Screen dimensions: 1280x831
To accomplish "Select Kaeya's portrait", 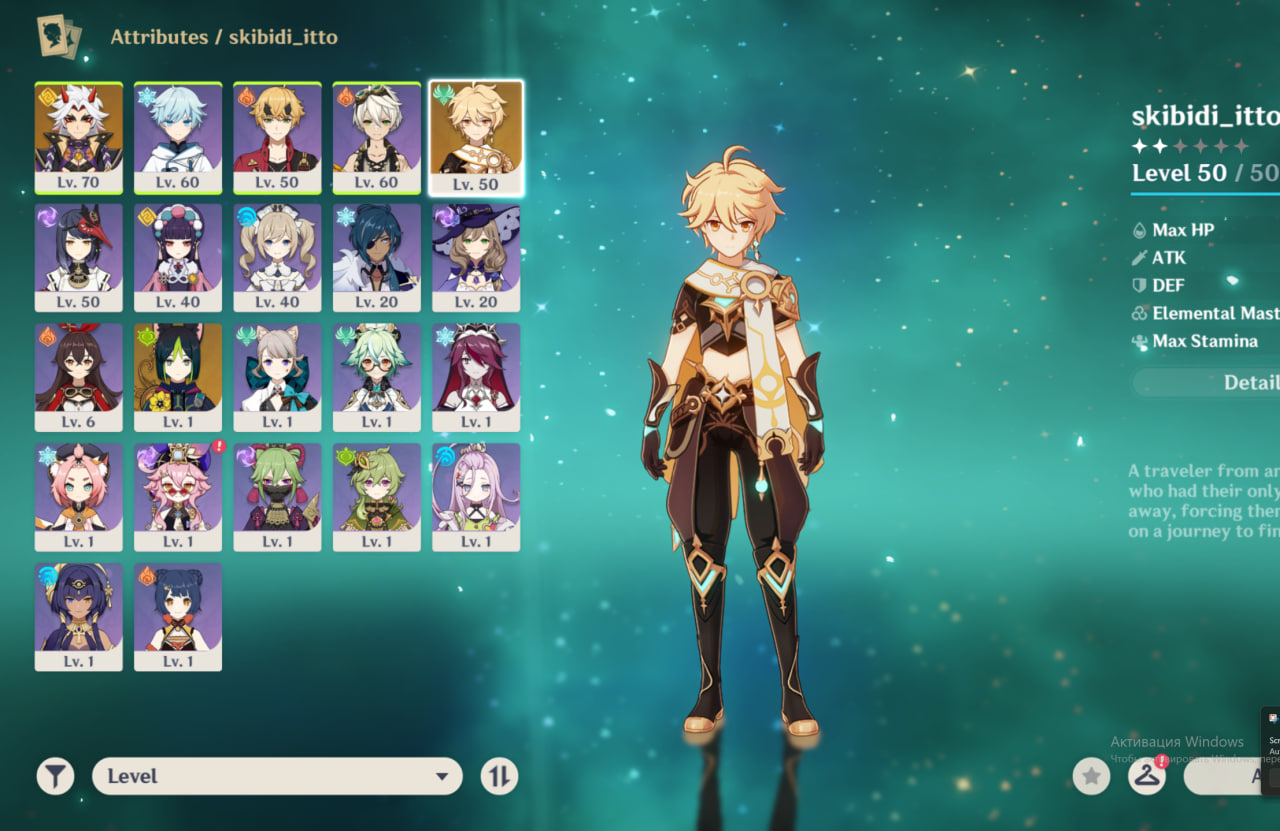I will click(377, 257).
